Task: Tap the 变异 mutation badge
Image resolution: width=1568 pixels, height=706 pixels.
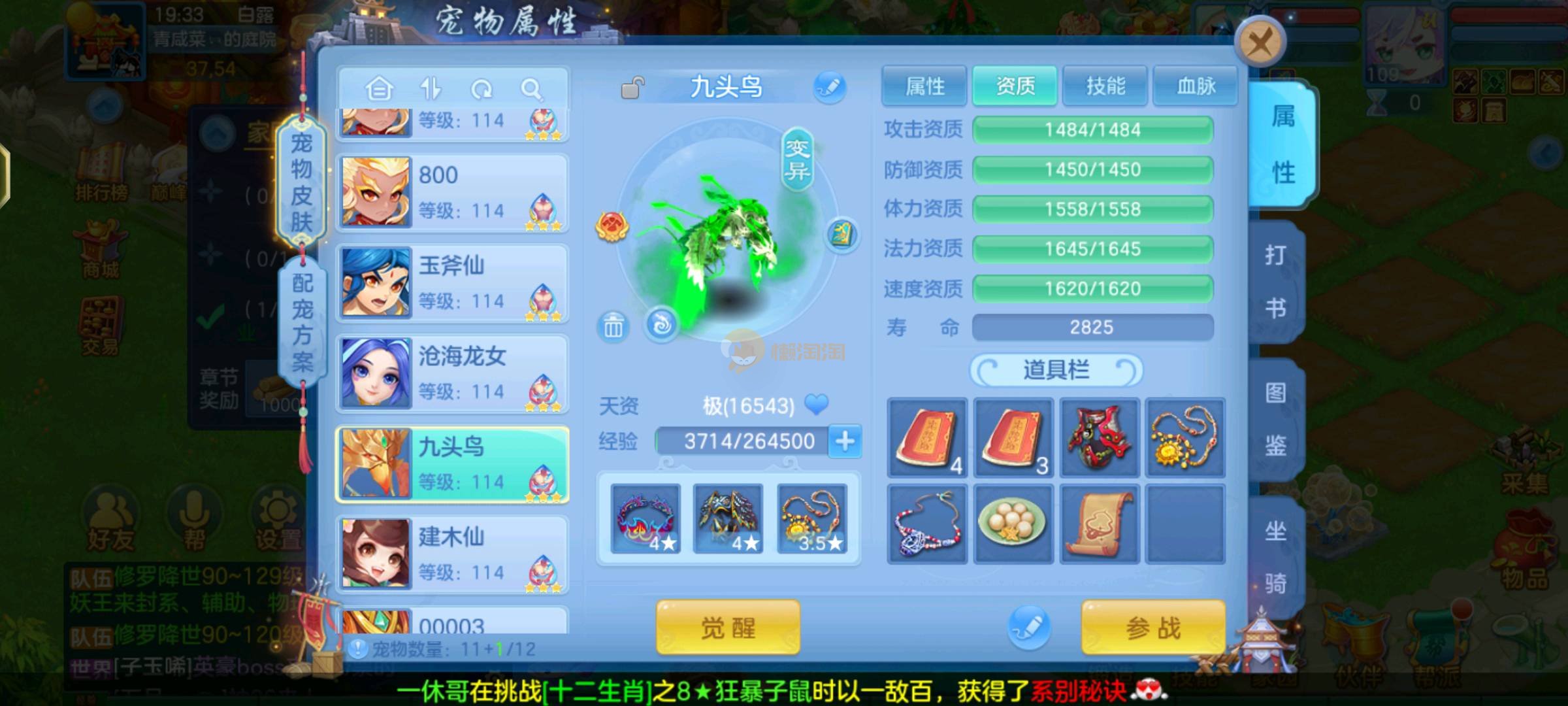Action: coord(797,160)
